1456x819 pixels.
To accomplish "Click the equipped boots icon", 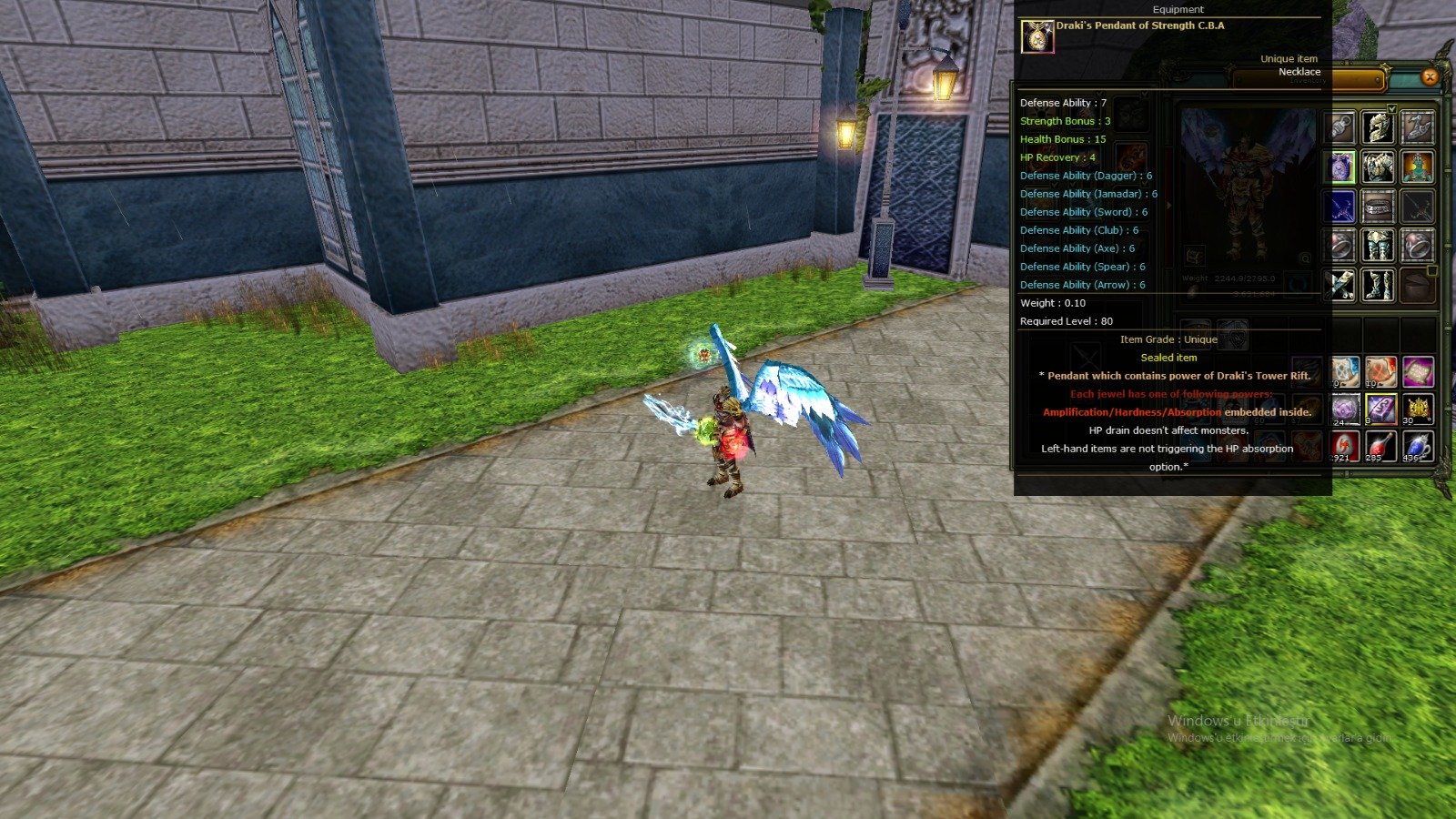I will point(1379,284).
